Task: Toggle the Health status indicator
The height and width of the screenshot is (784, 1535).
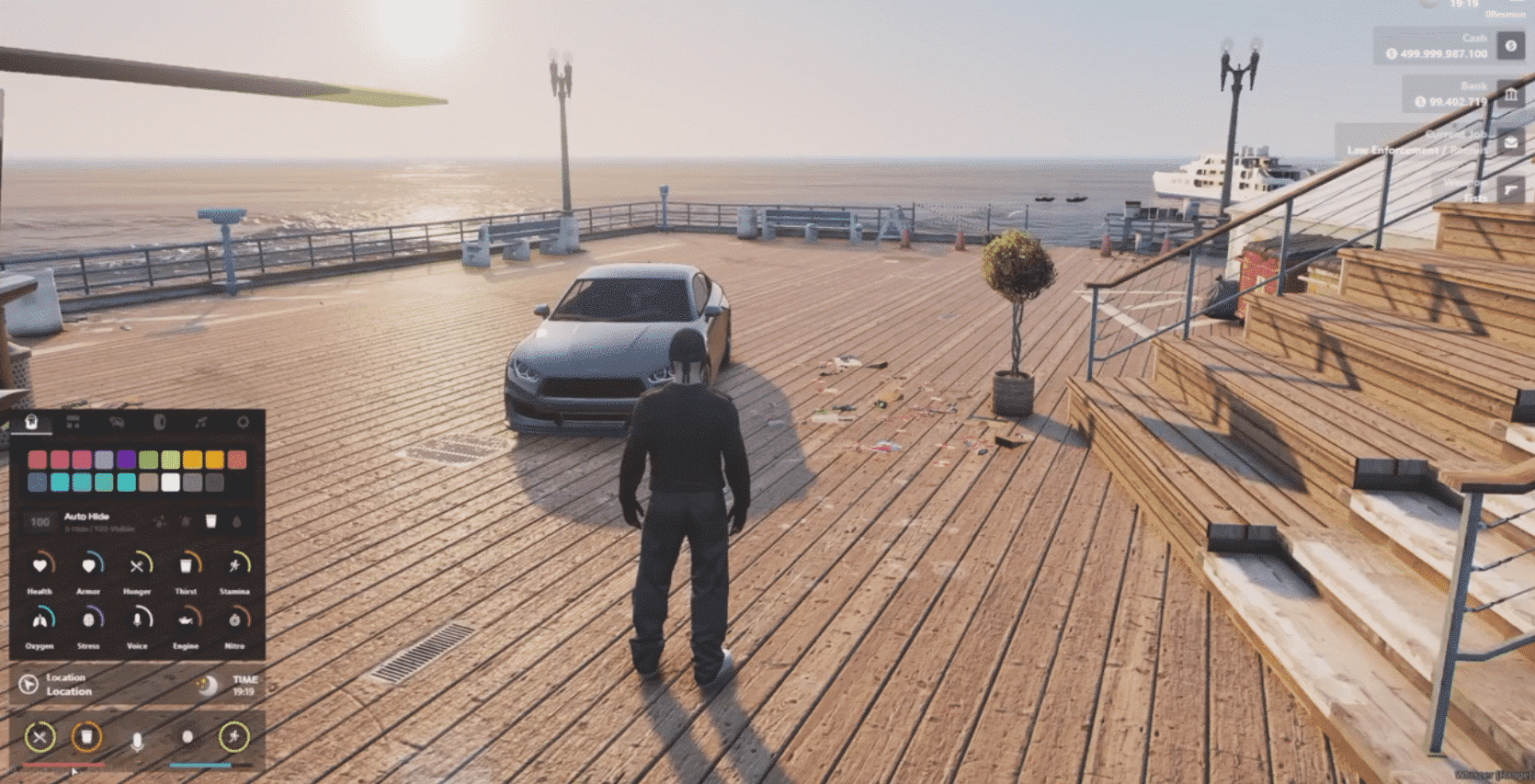Action: (x=40, y=566)
